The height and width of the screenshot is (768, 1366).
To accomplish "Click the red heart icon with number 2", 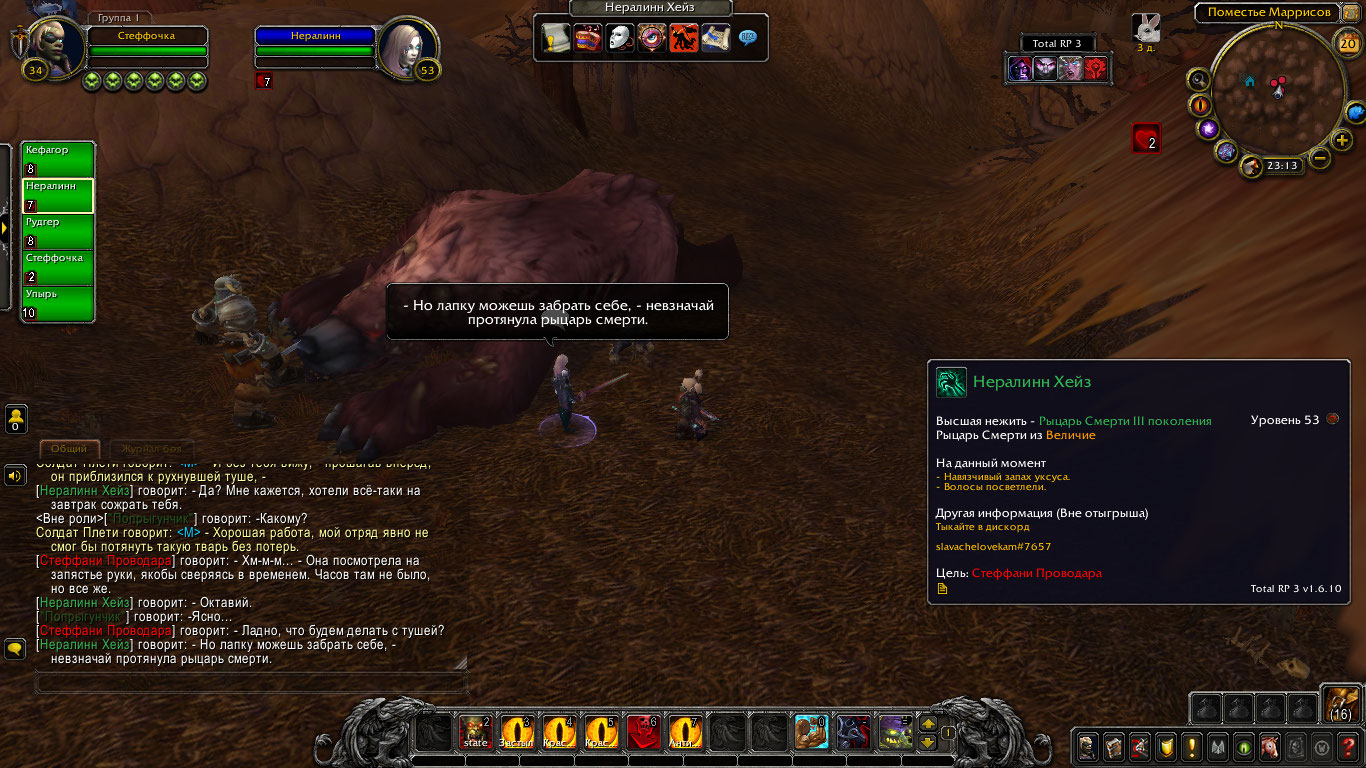I will [x=1146, y=138].
